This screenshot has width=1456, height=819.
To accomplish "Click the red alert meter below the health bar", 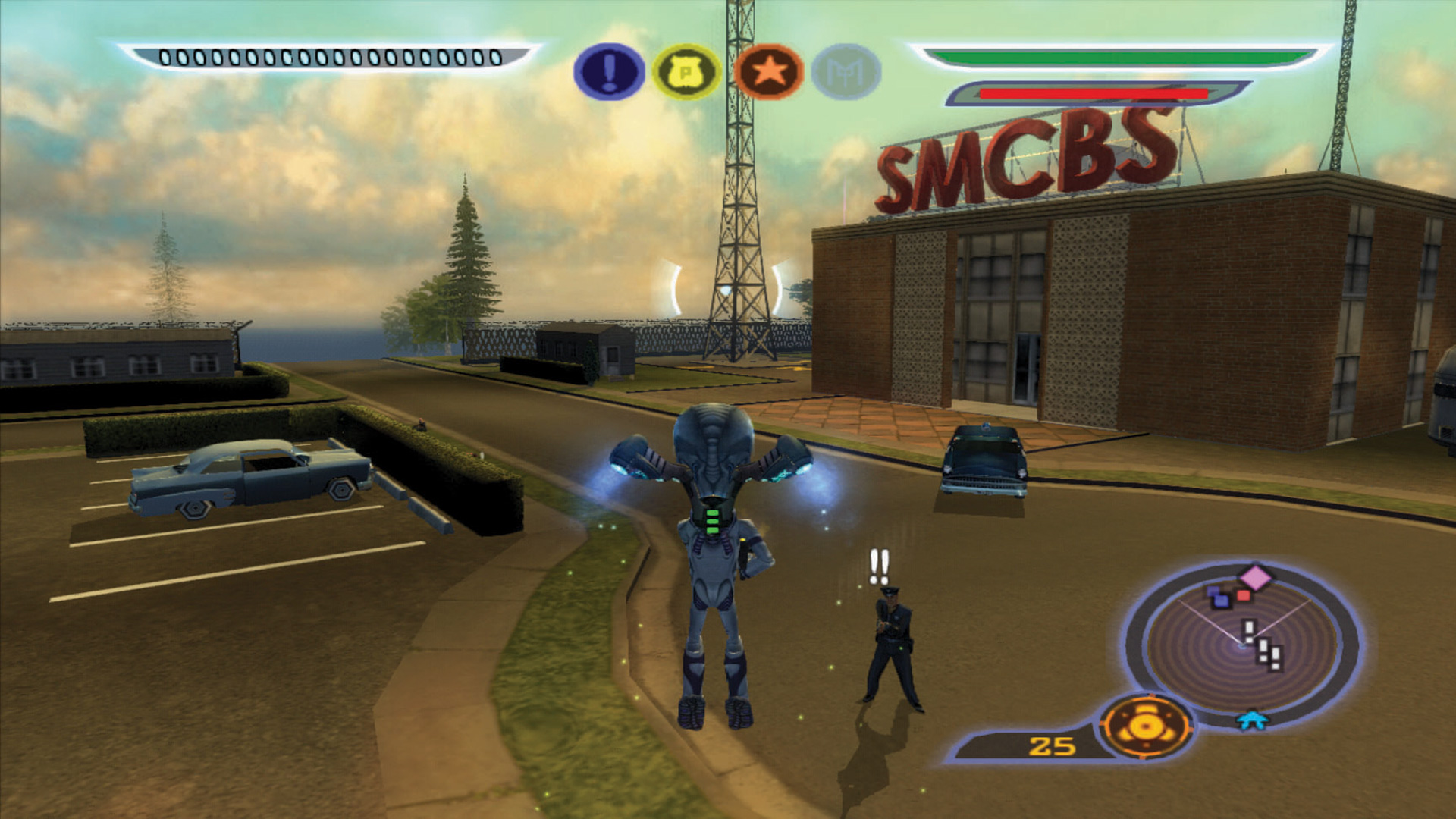I will [x=1092, y=93].
